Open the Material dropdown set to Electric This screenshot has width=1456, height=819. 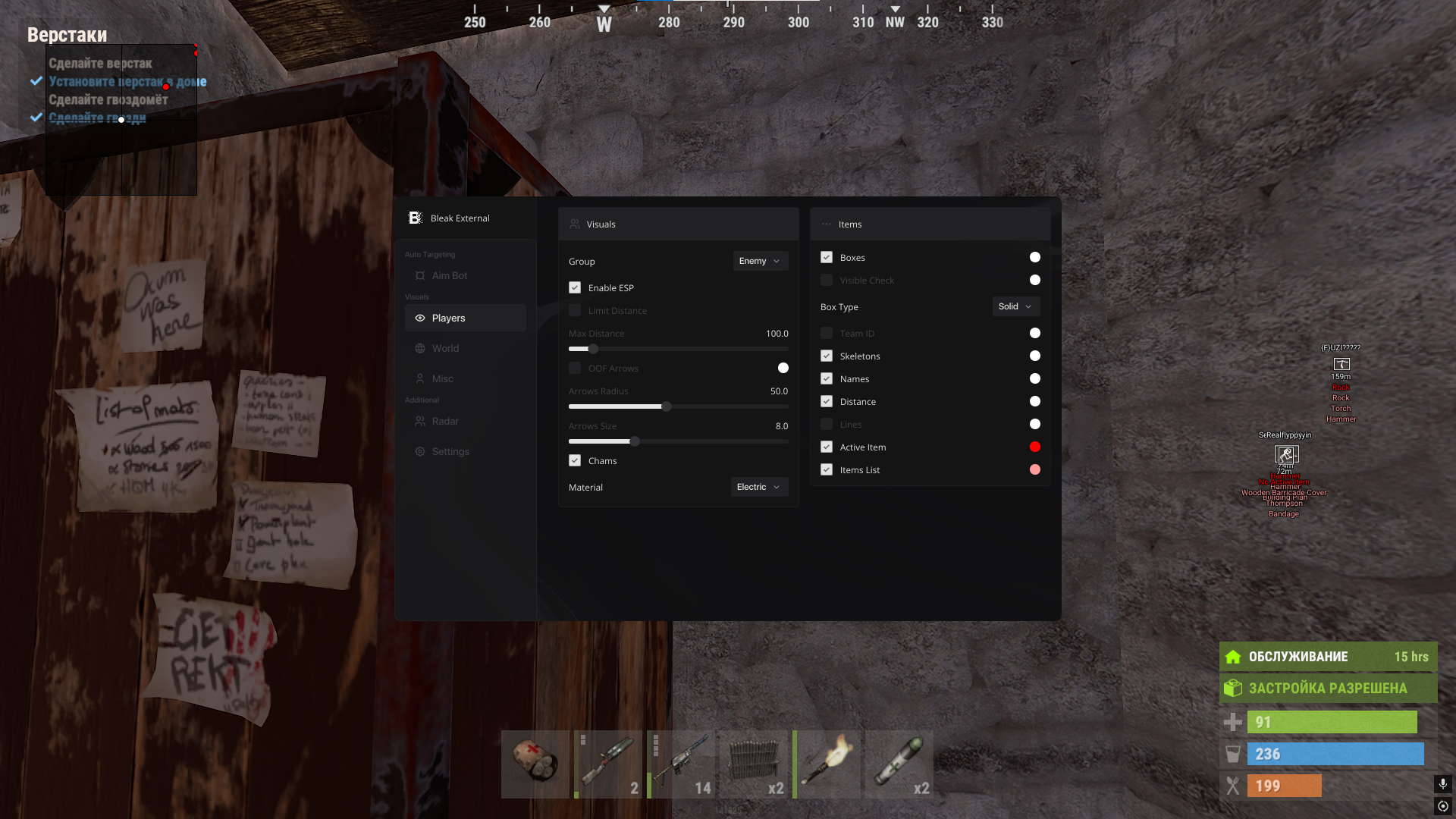click(x=758, y=487)
